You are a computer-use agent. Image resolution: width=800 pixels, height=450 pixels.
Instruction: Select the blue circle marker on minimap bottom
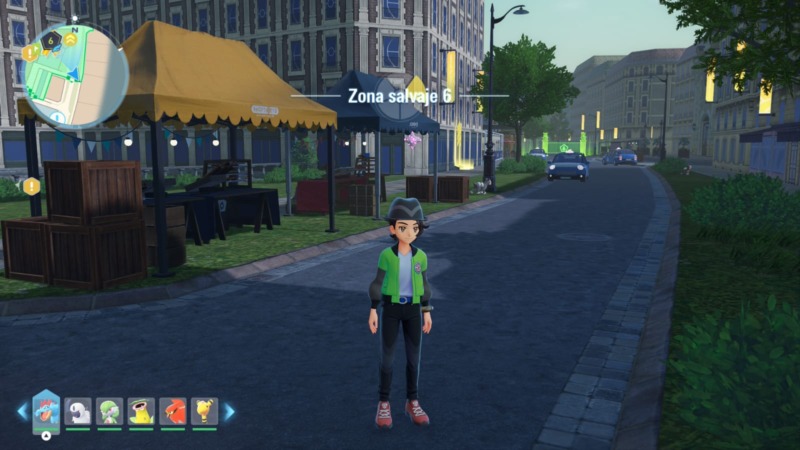pos(58,118)
